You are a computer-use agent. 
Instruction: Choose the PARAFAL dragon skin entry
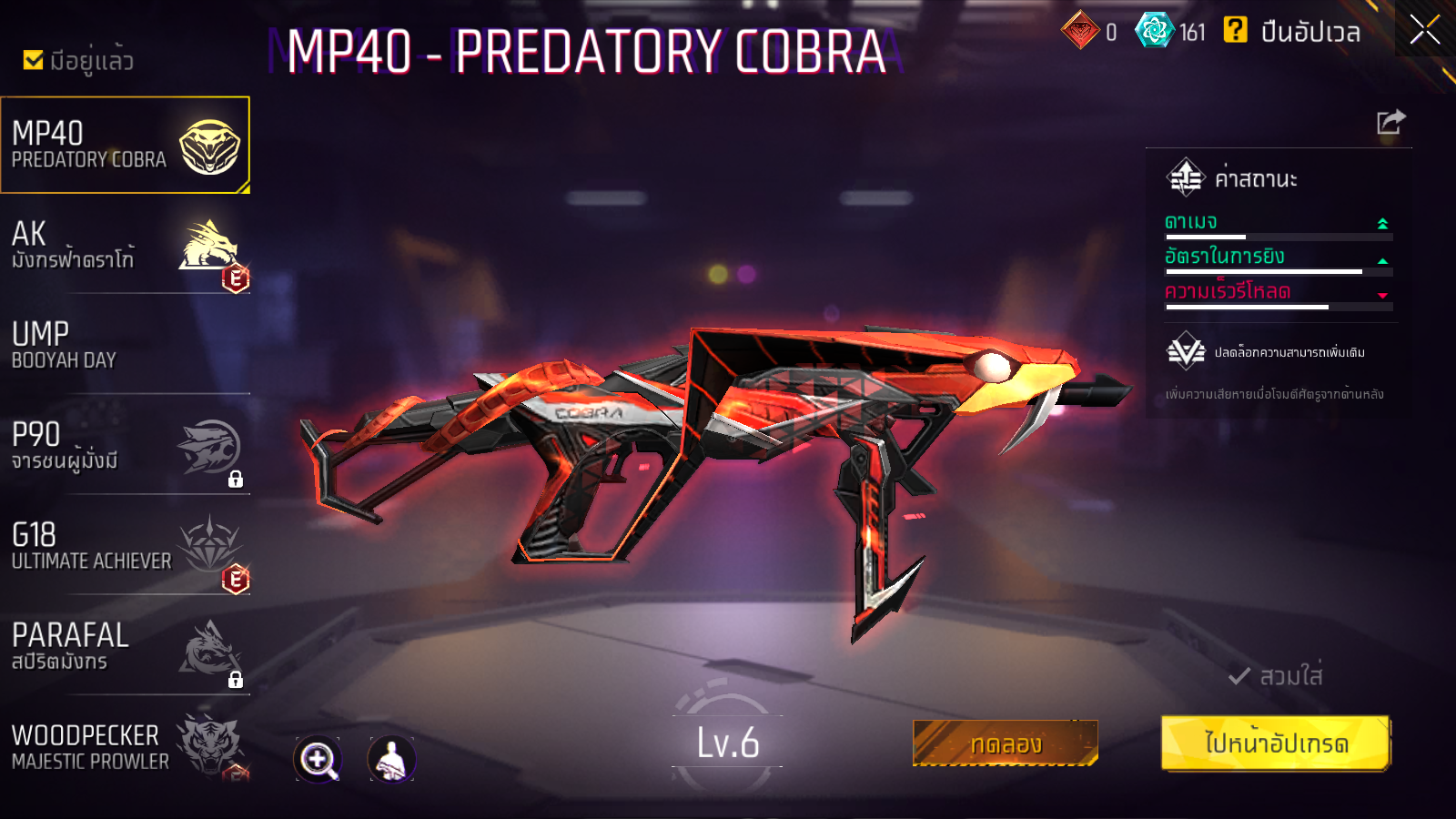tap(125, 647)
